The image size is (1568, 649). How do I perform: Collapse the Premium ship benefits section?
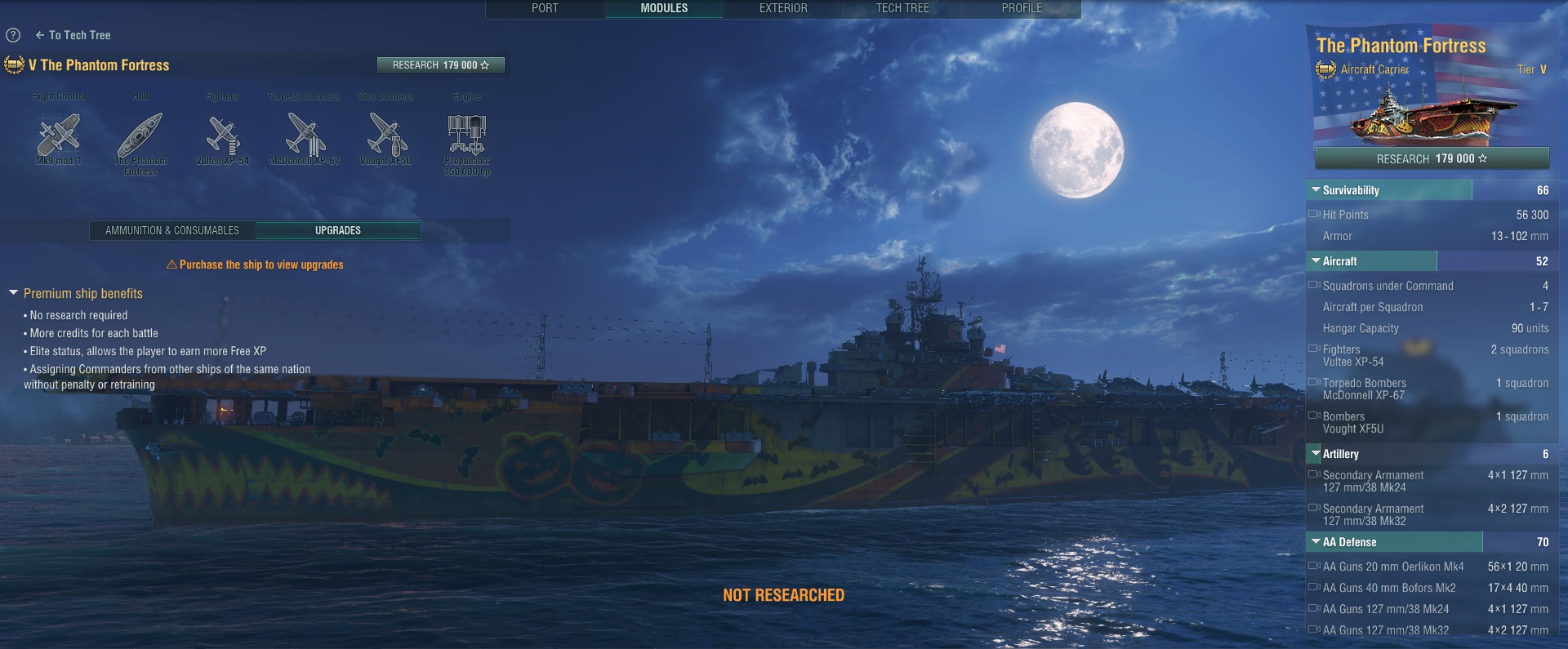tap(14, 293)
